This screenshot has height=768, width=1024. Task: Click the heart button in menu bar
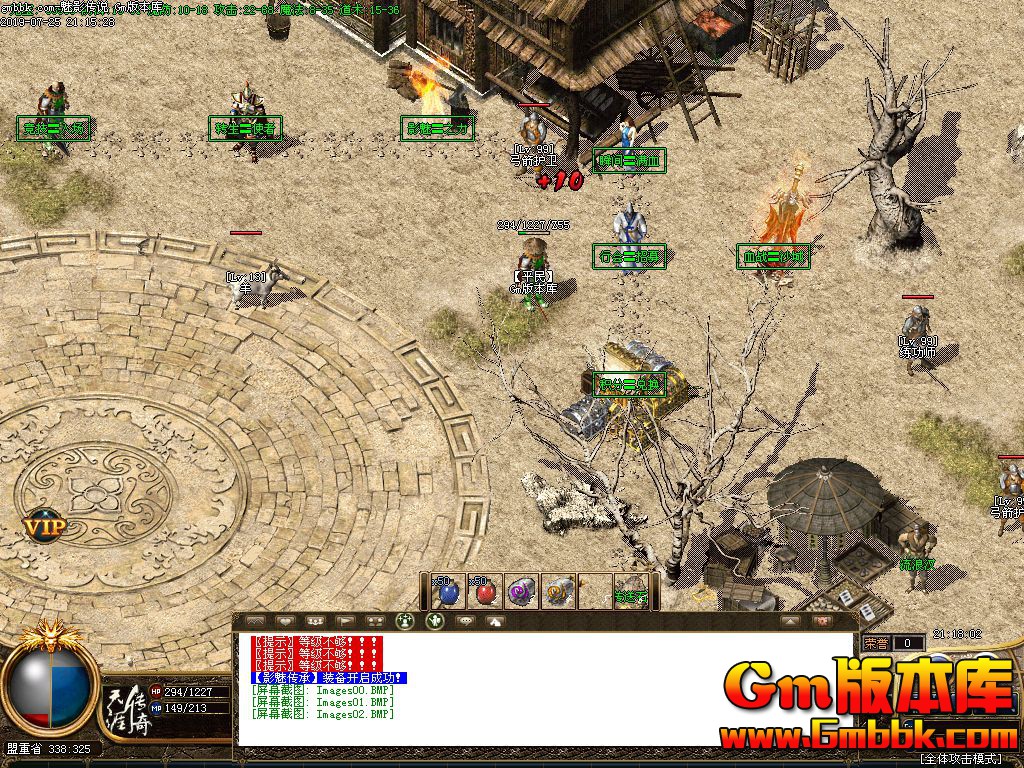click(x=285, y=621)
